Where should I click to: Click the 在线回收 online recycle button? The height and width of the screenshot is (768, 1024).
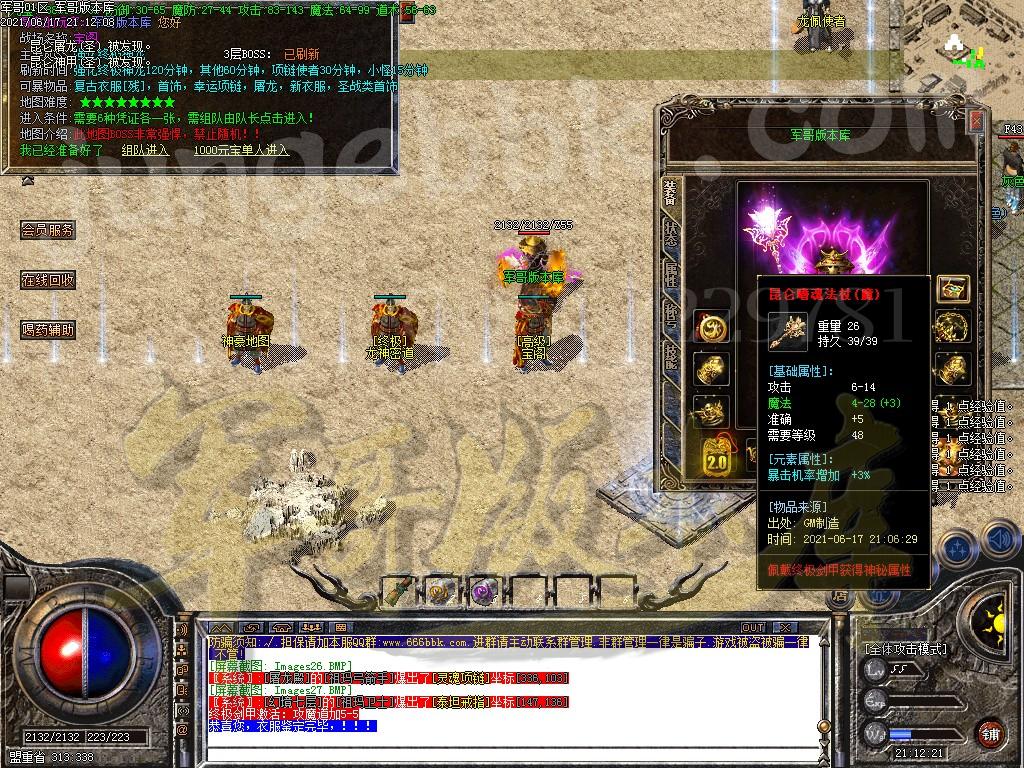click(48, 280)
